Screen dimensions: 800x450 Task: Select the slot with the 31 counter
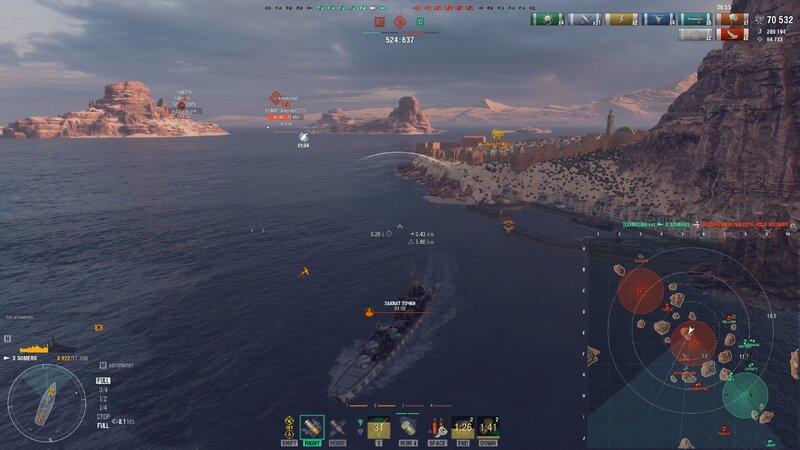pos(379,427)
